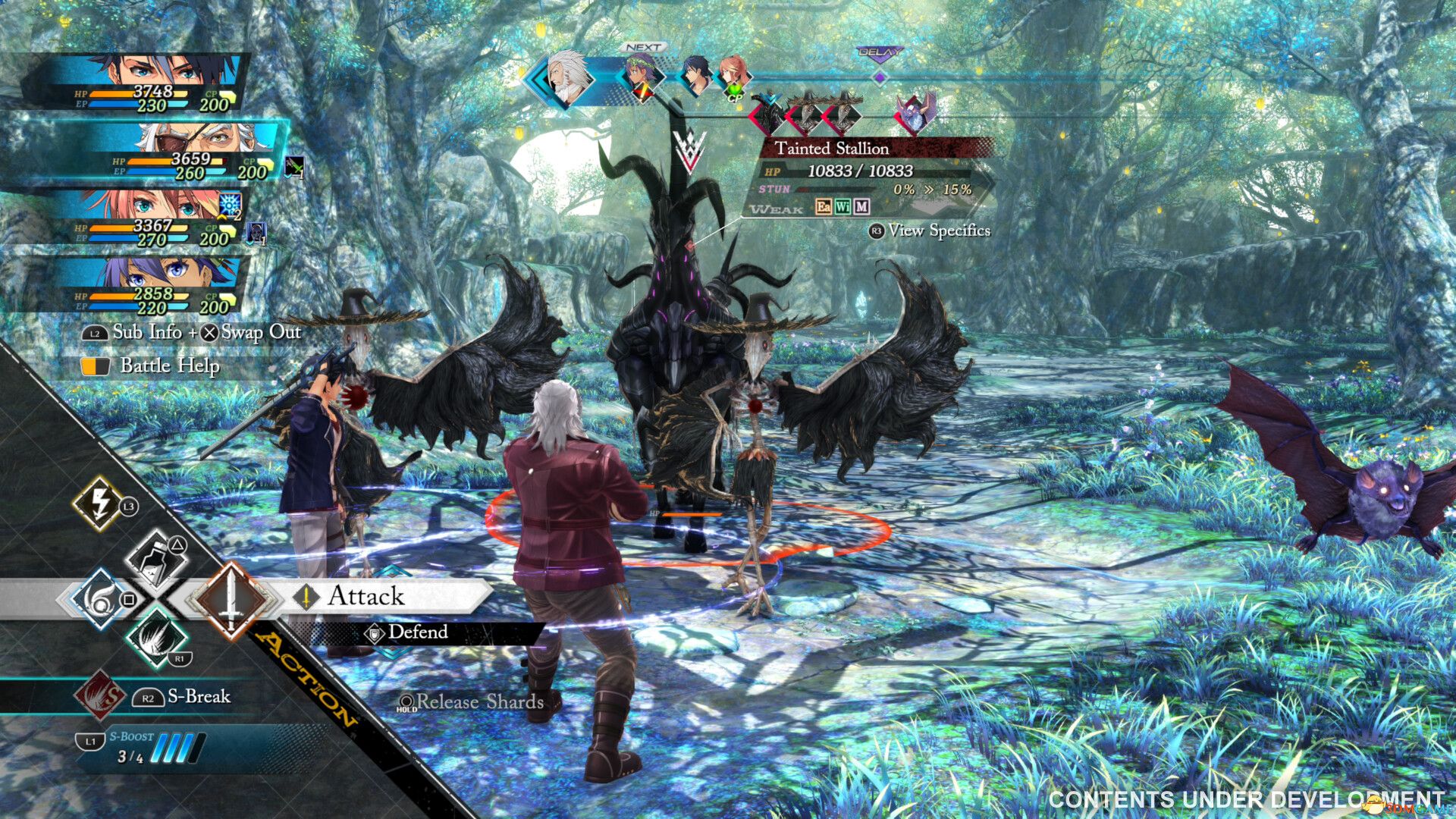The height and width of the screenshot is (819, 1456).
Task: Open the Arts flame icon with Square button
Action: pos(100,599)
